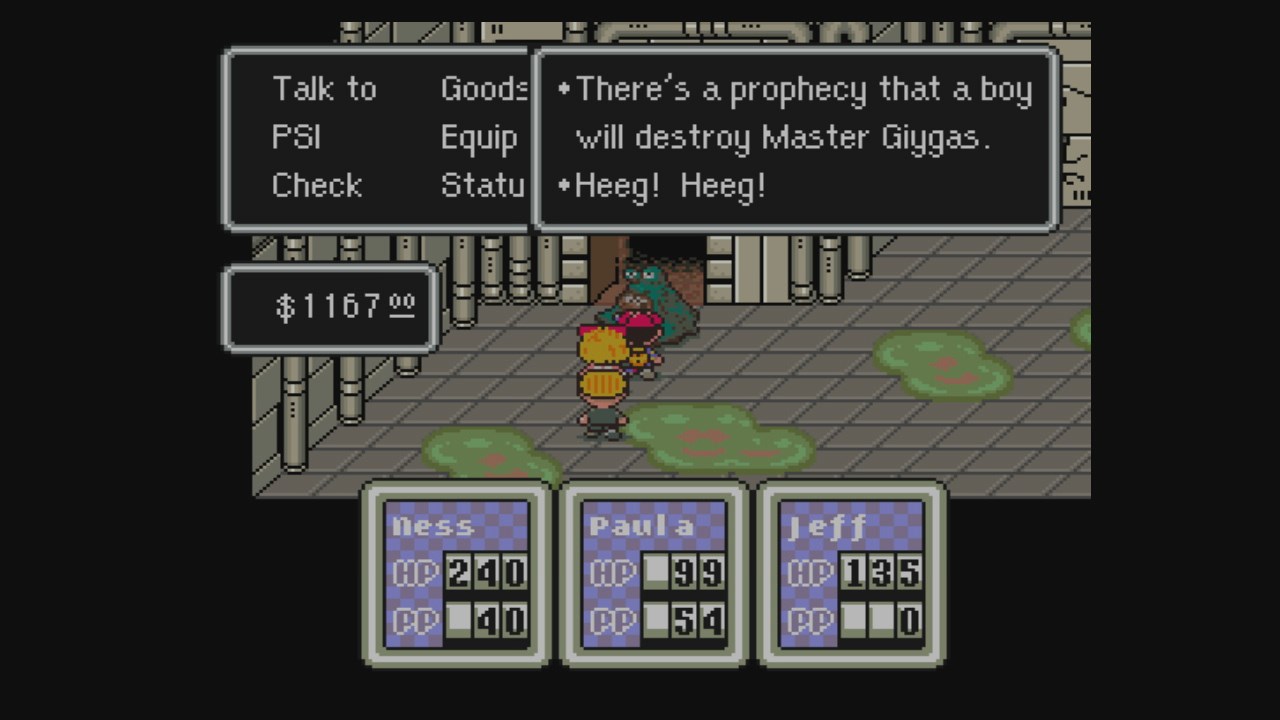Viewport: 1280px width, 720px height.
Task: Open the Goods inventory
Action: point(484,89)
